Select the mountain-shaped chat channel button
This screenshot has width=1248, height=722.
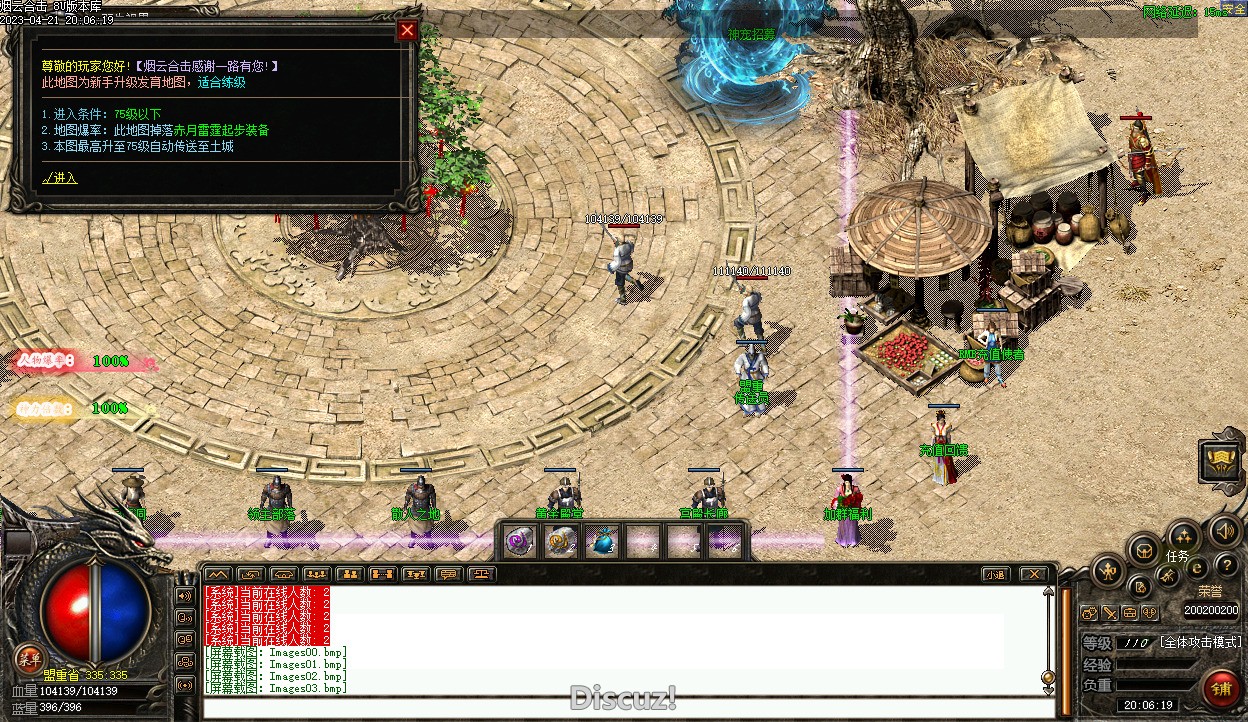(217, 574)
